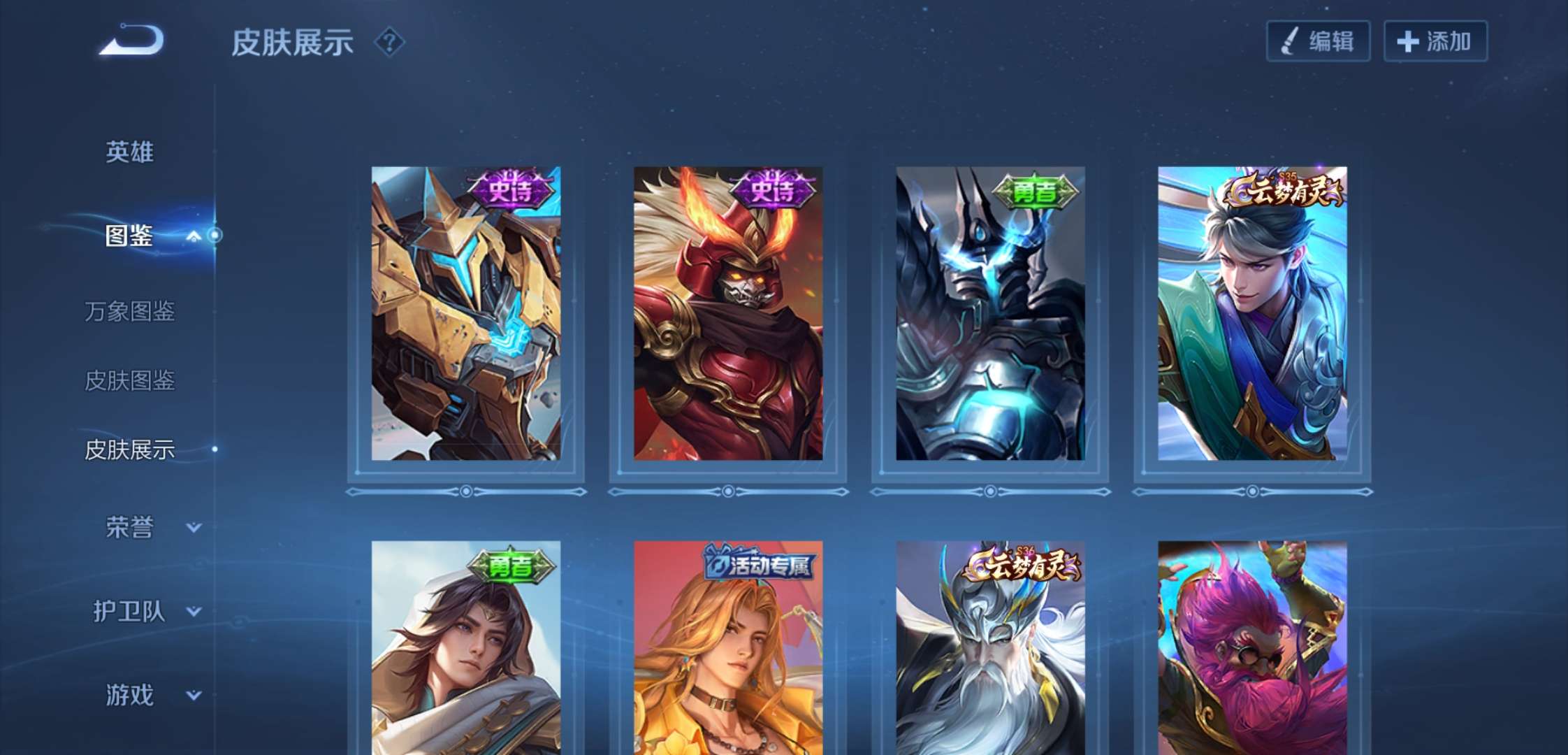
Task: Pick the pink-bearded character skin card
Action: pyautogui.click(x=1252, y=647)
